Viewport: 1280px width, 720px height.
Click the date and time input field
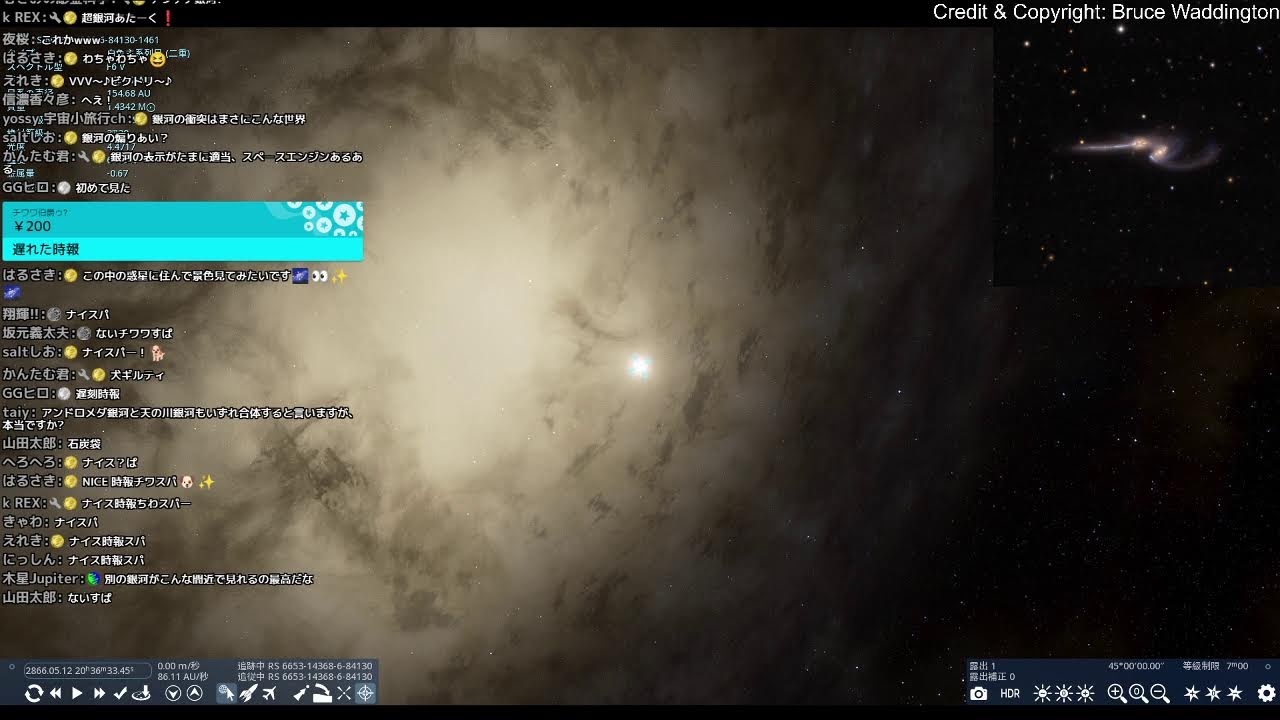[88, 670]
